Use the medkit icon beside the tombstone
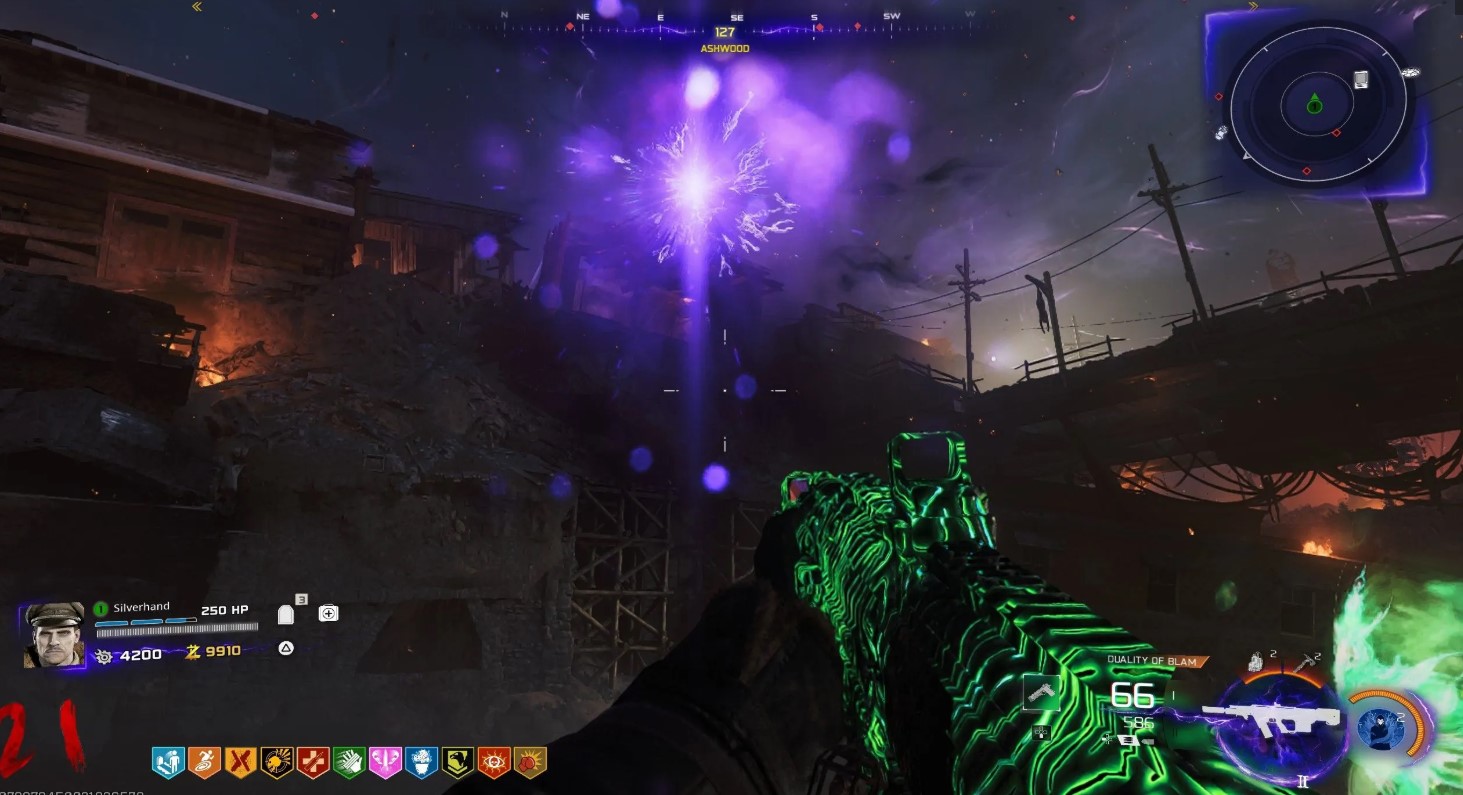 [328, 613]
